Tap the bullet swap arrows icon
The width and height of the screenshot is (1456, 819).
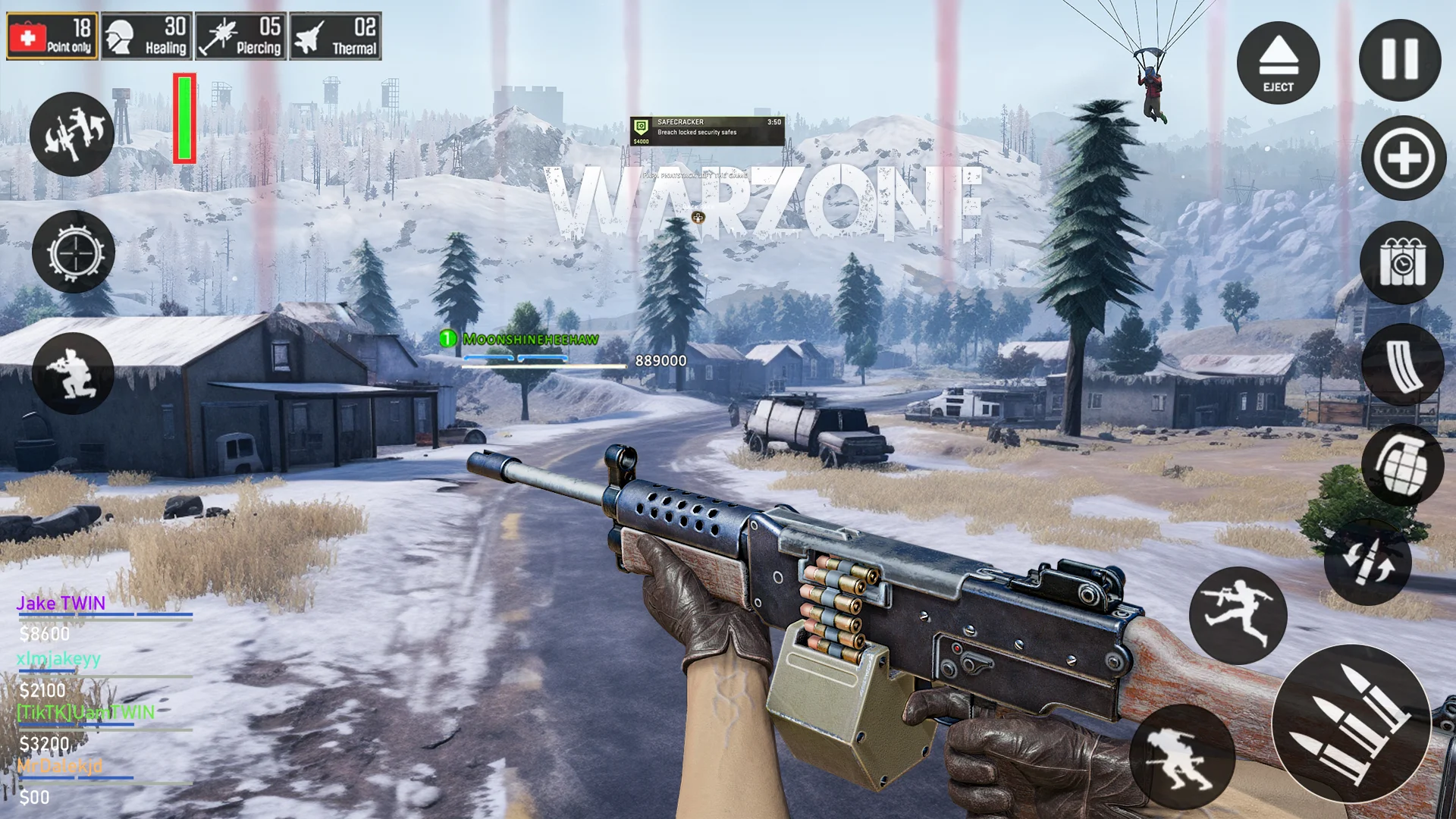click(1367, 563)
